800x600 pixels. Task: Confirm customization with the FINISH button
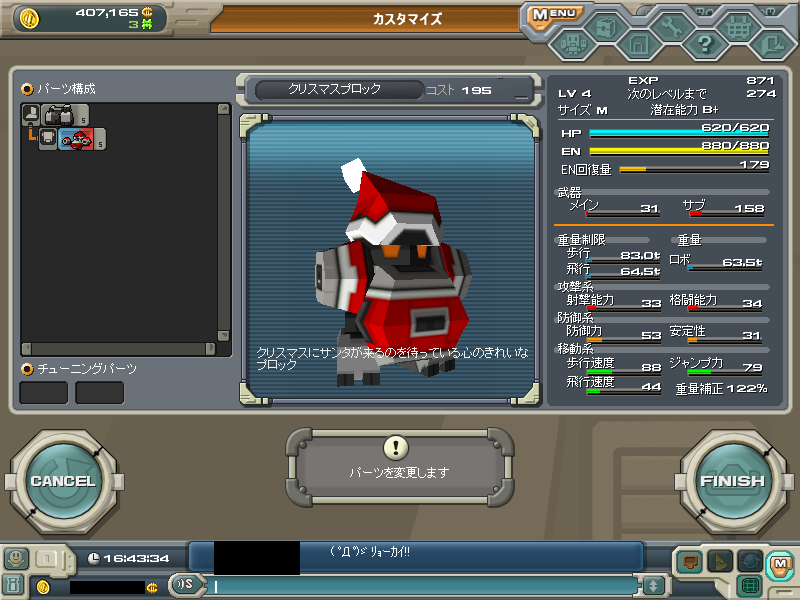(x=732, y=481)
